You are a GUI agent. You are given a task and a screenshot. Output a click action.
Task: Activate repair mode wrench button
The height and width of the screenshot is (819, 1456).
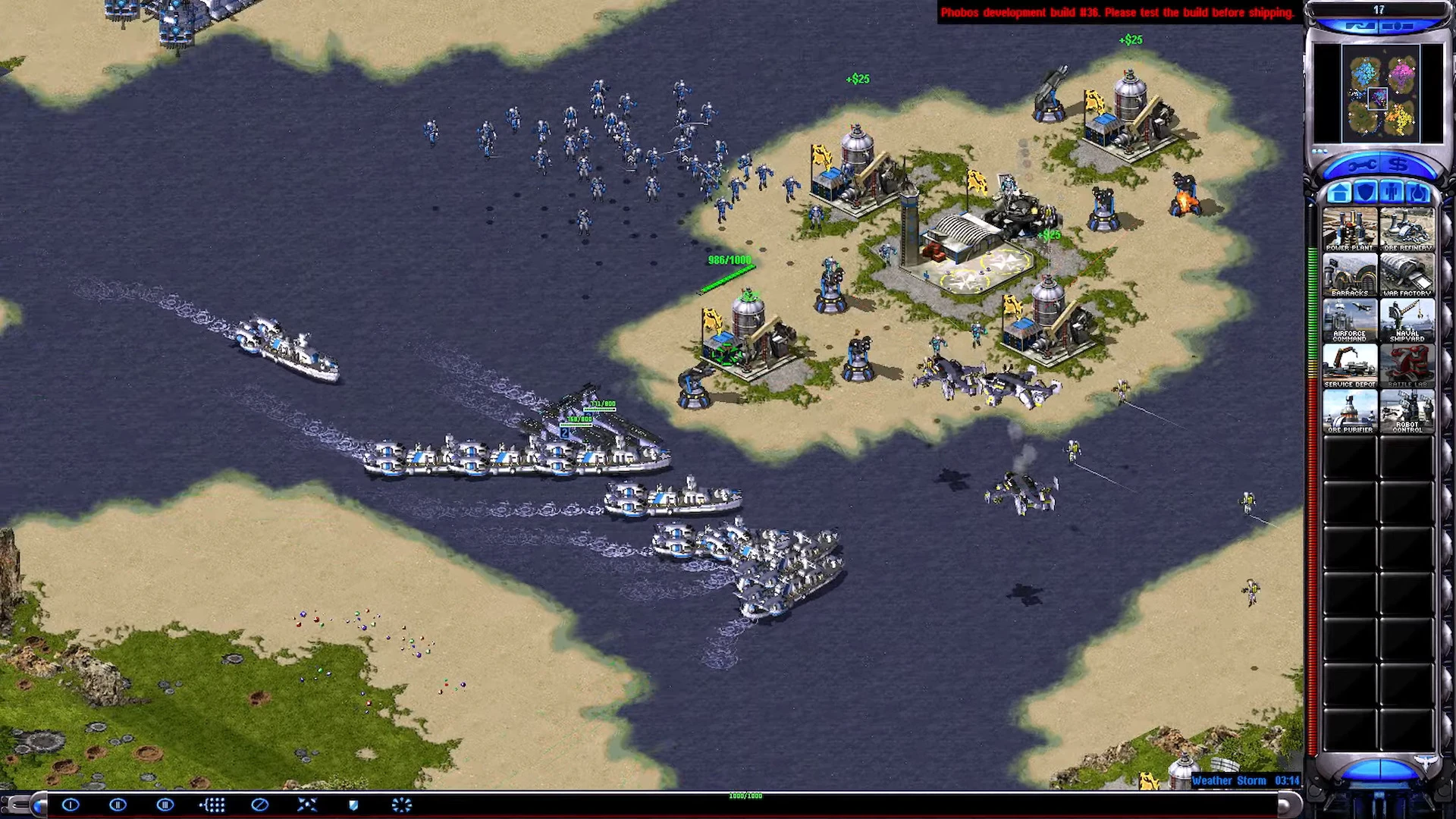tap(1361, 165)
